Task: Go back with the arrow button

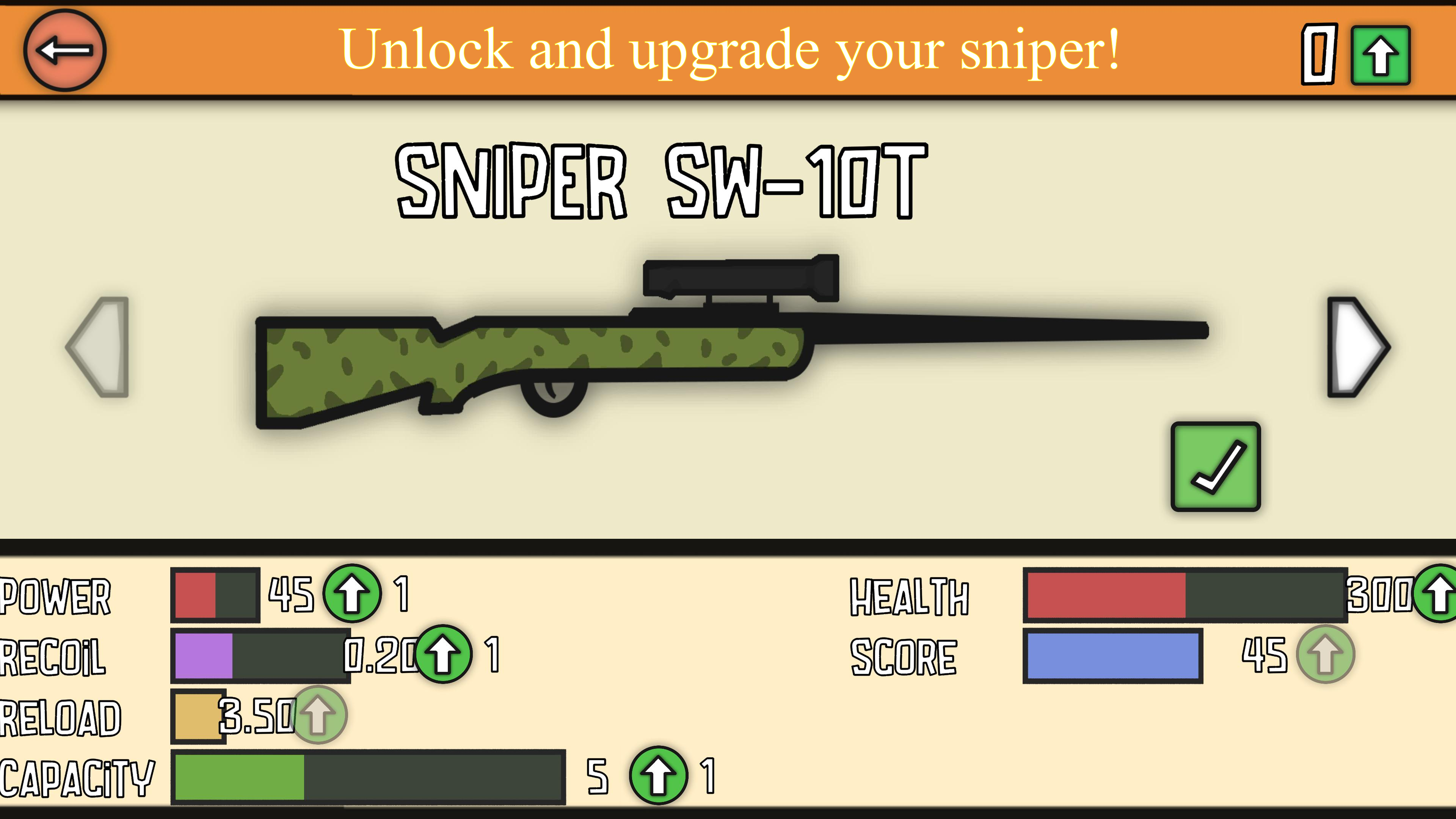Action: point(64,50)
